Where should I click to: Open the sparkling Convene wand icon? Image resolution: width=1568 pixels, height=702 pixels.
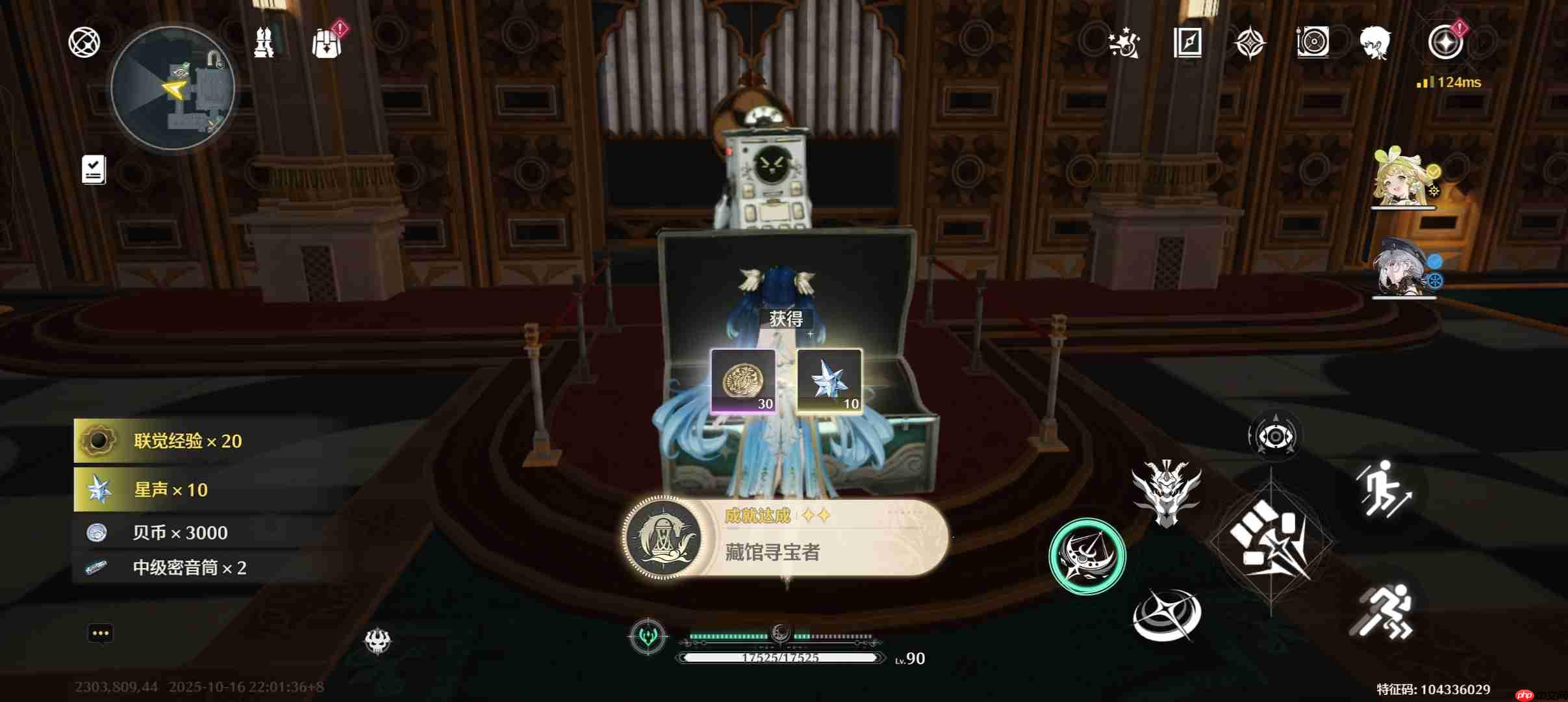pos(1126,43)
